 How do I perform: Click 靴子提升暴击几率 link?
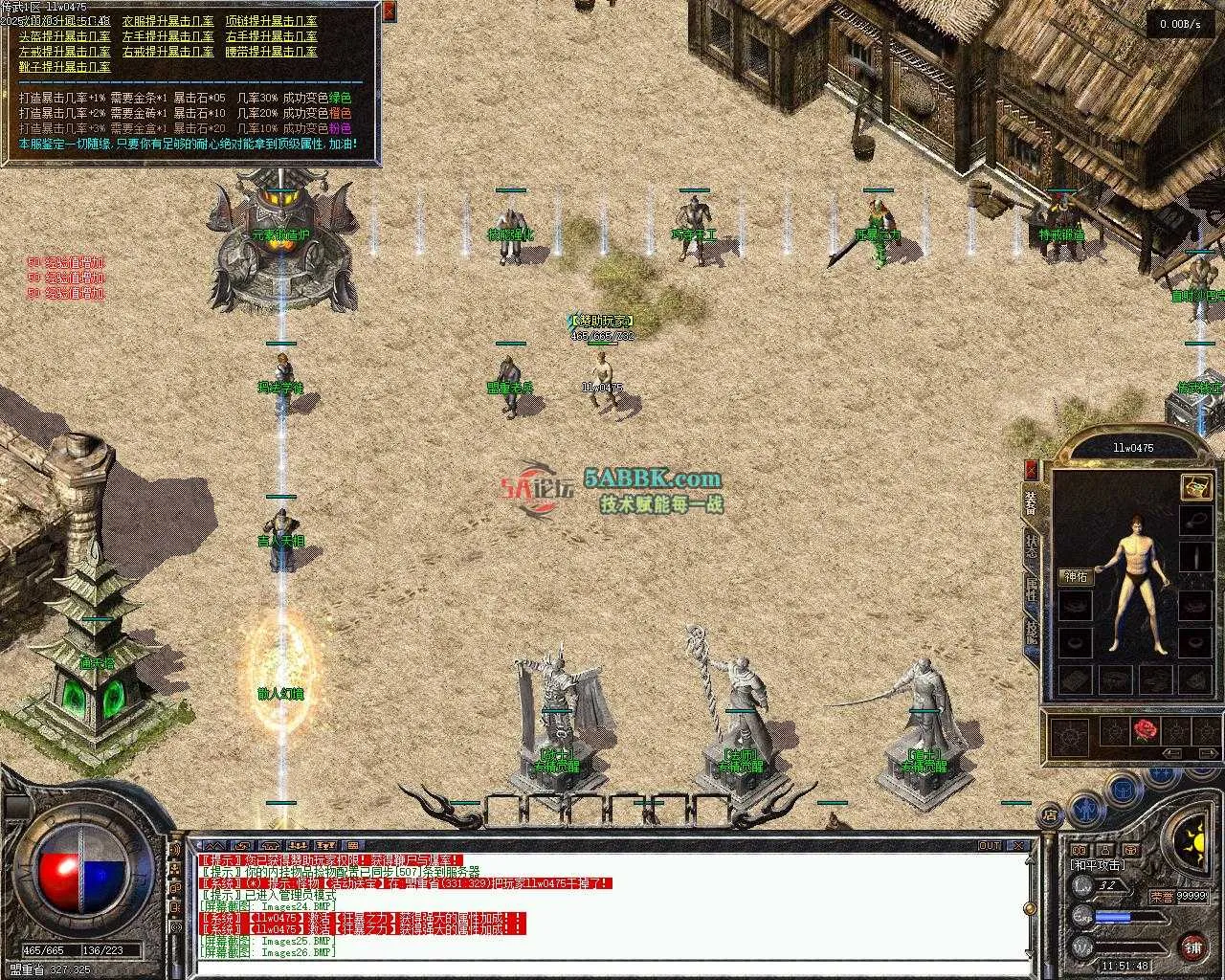point(64,67)
